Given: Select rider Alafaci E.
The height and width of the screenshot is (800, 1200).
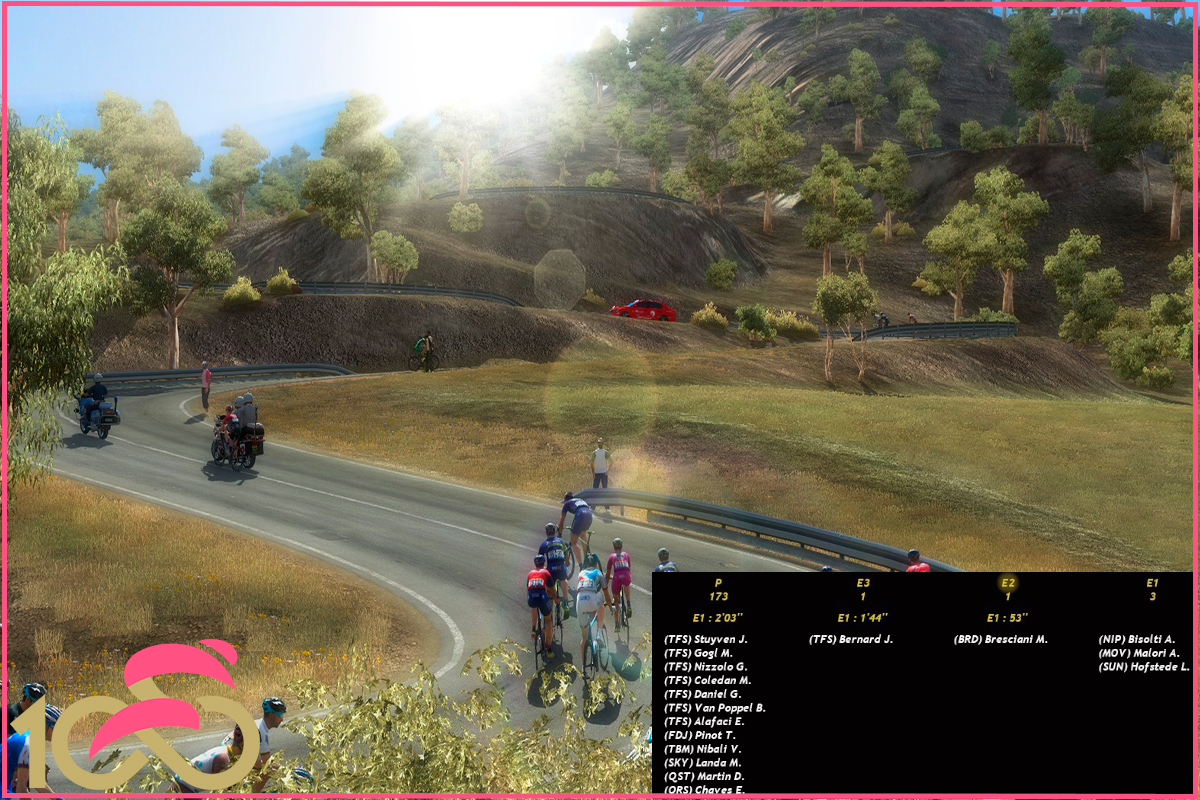Looking at the screenshot, I should pyautogui.click(x=704, y=721).
